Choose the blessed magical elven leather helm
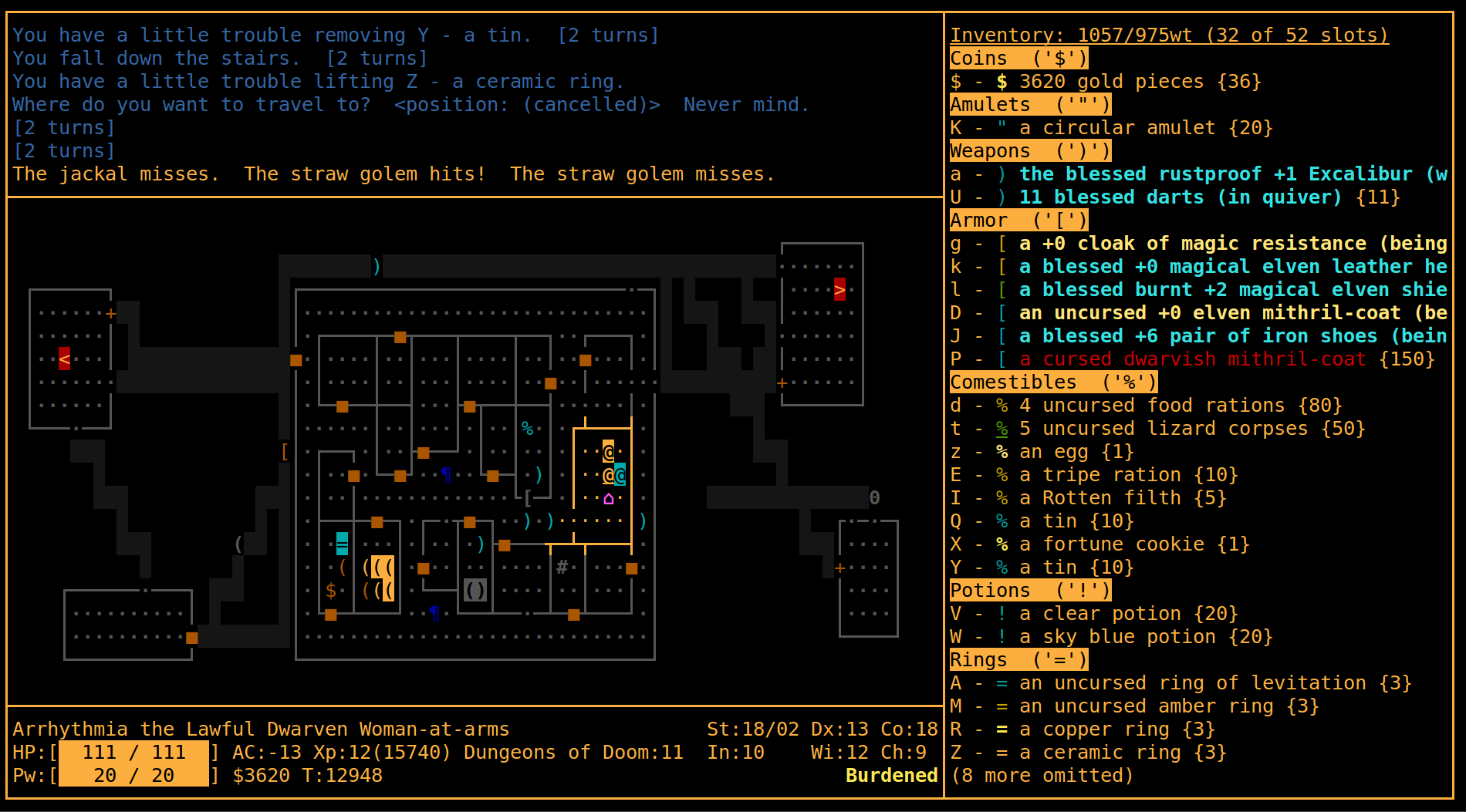 [x=1197, y=267]
